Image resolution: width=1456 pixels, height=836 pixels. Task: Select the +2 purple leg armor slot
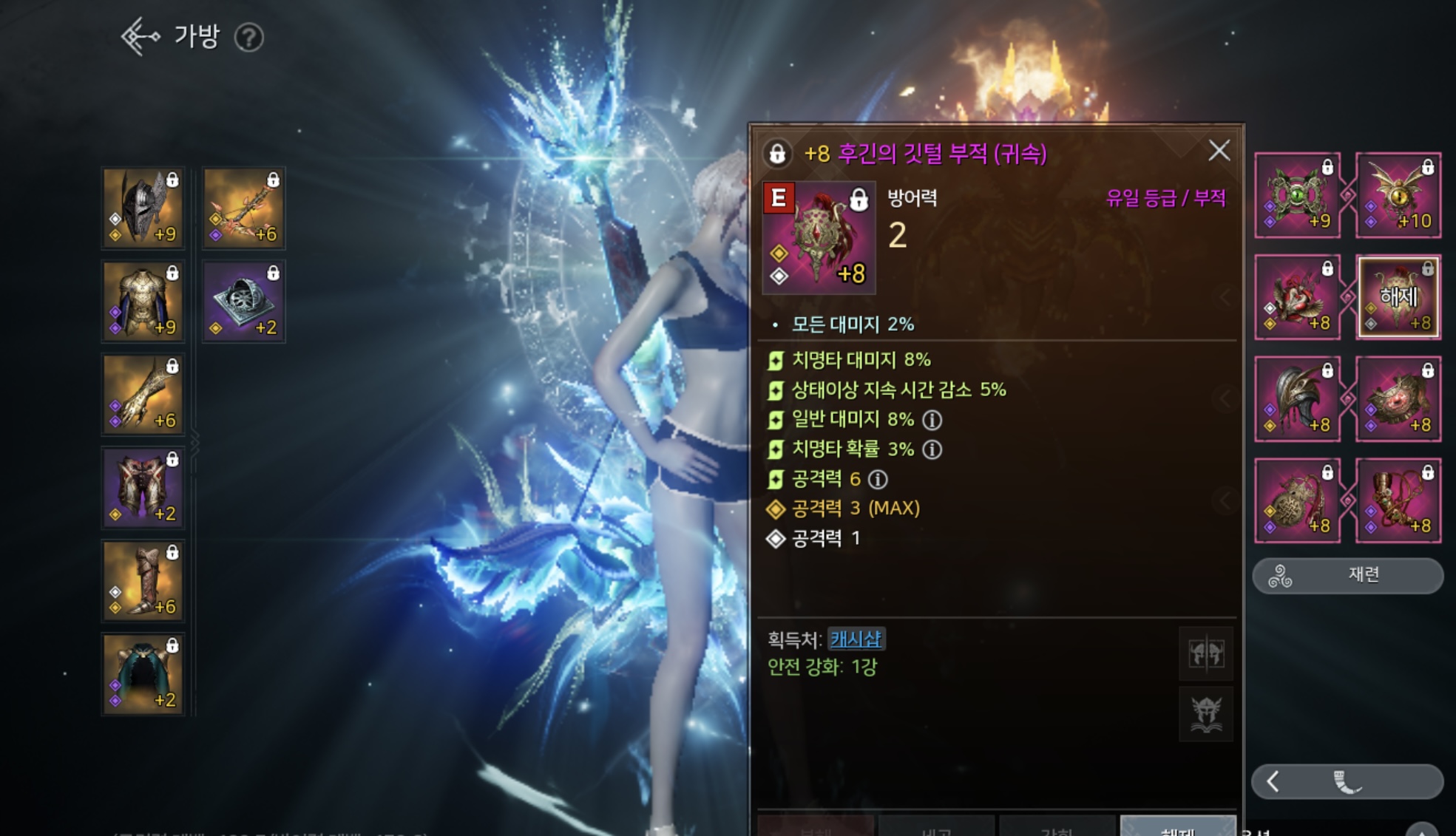[x=143, y=487]
